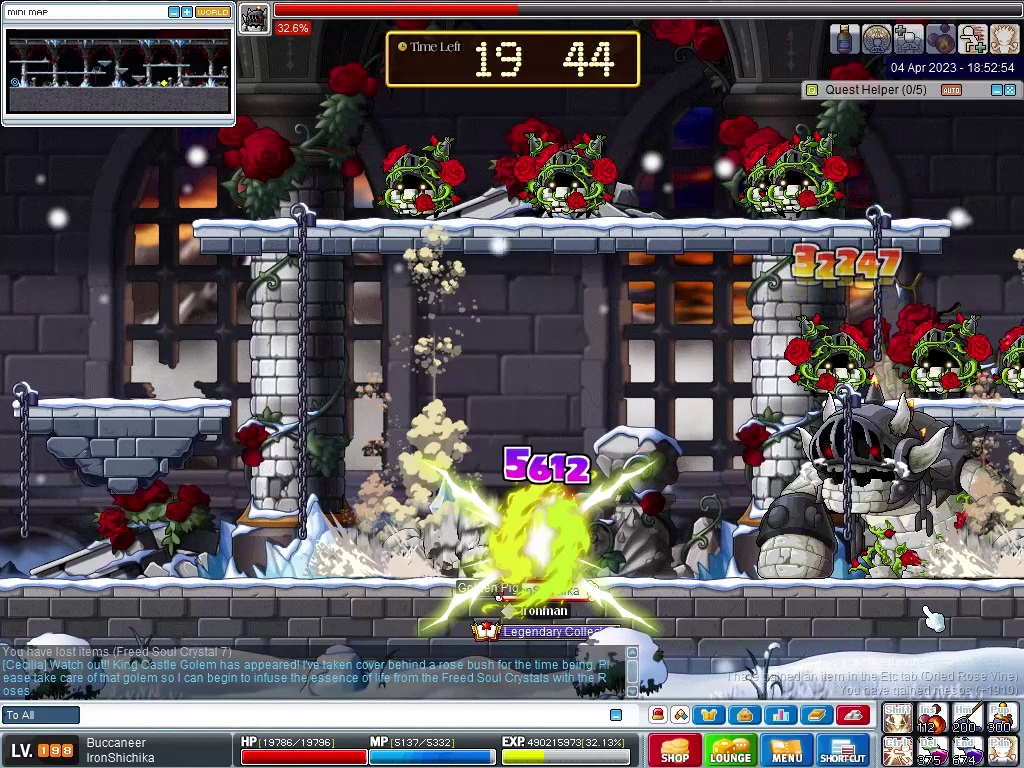Open the Lounge button

[x=730, y=750]
